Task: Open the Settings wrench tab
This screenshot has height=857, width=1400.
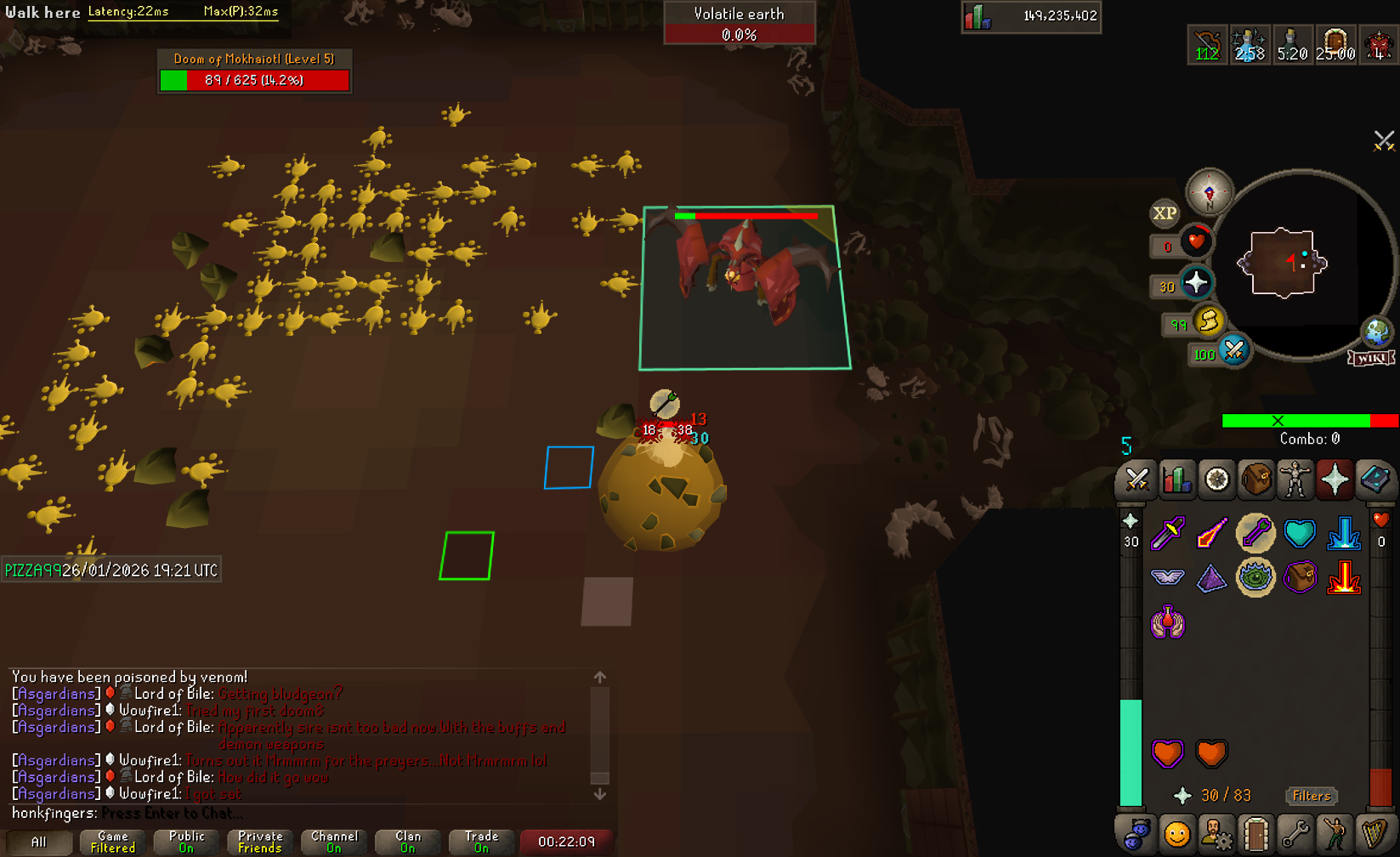Action: (1295, 834)
